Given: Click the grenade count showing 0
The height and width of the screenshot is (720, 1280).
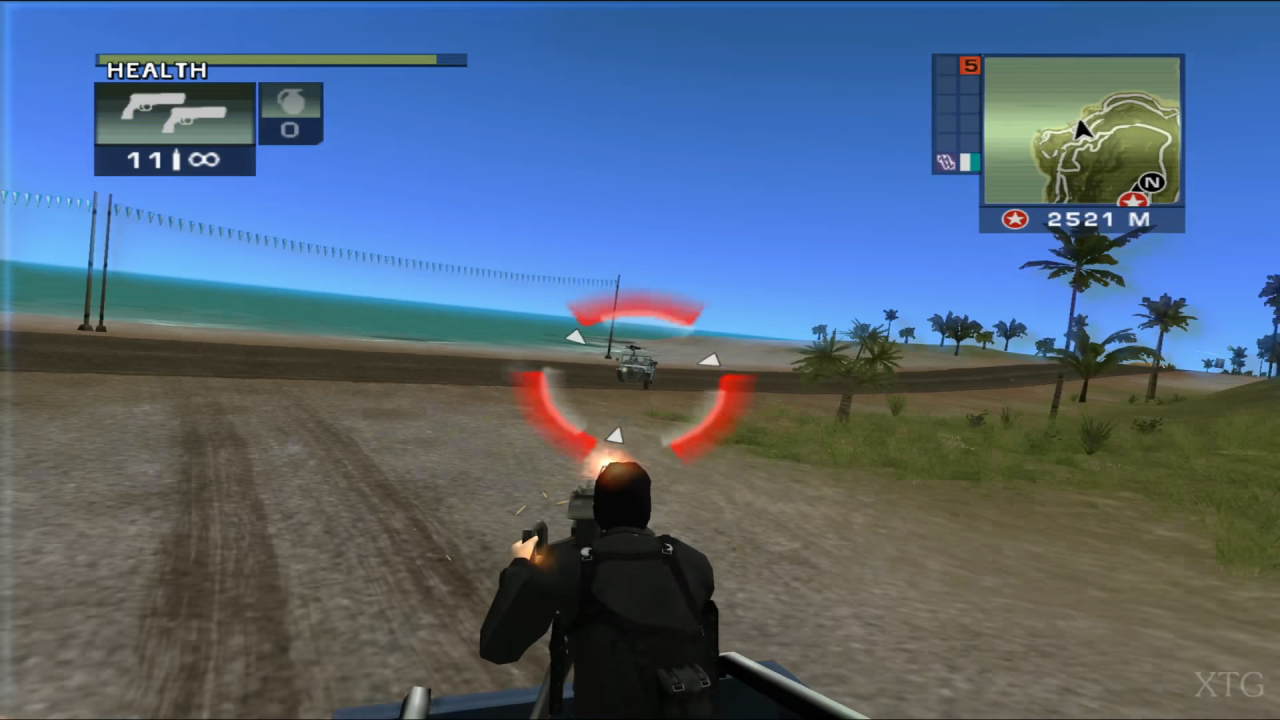Looking at the screenshot, I should [290, 130].
